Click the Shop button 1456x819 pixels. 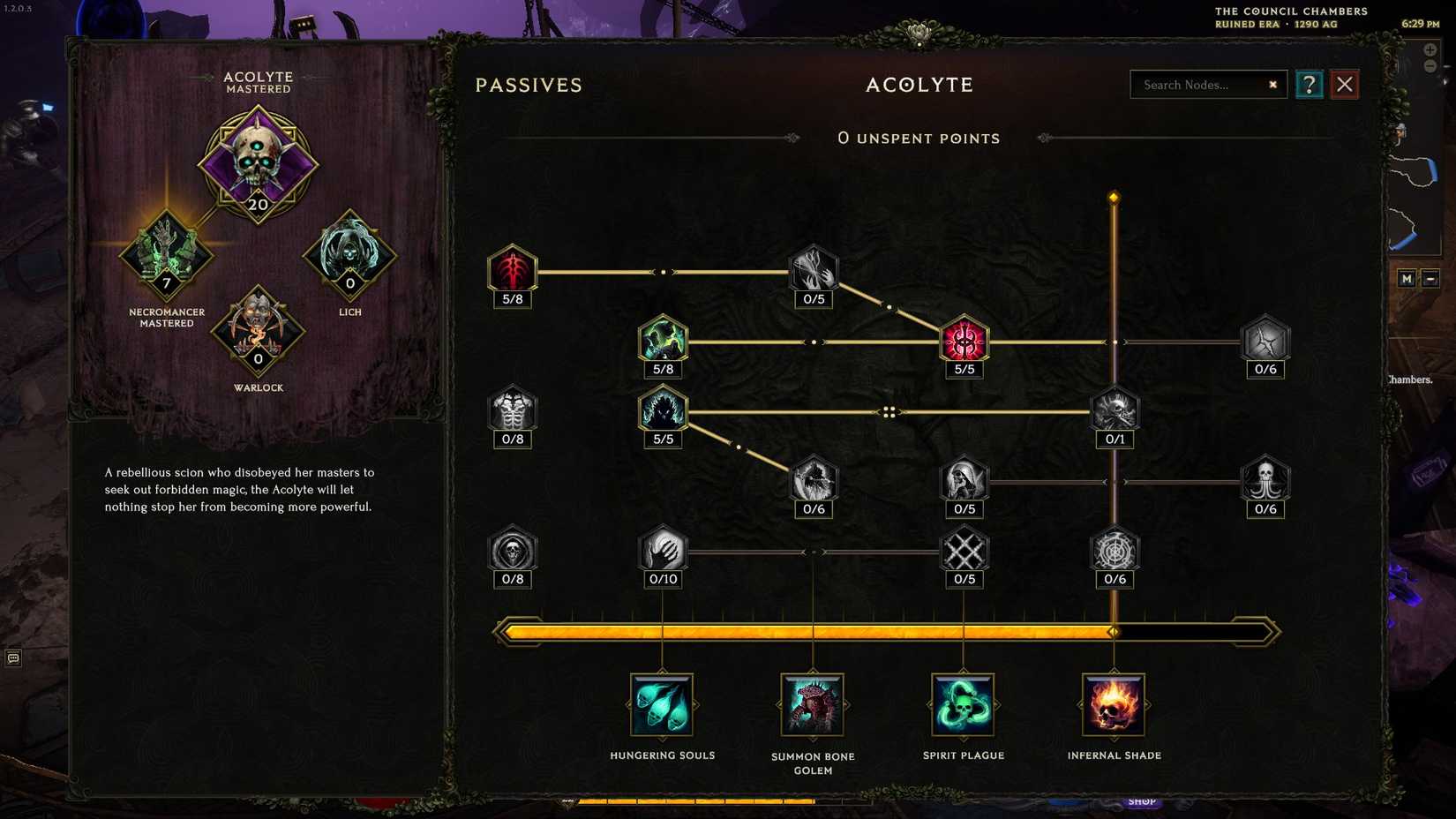[1142, 801]
